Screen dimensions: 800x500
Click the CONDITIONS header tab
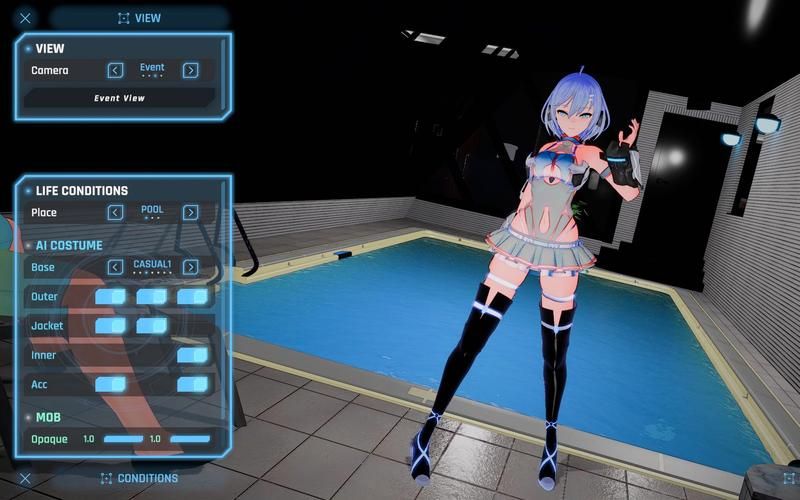click(x=139, y=478)
